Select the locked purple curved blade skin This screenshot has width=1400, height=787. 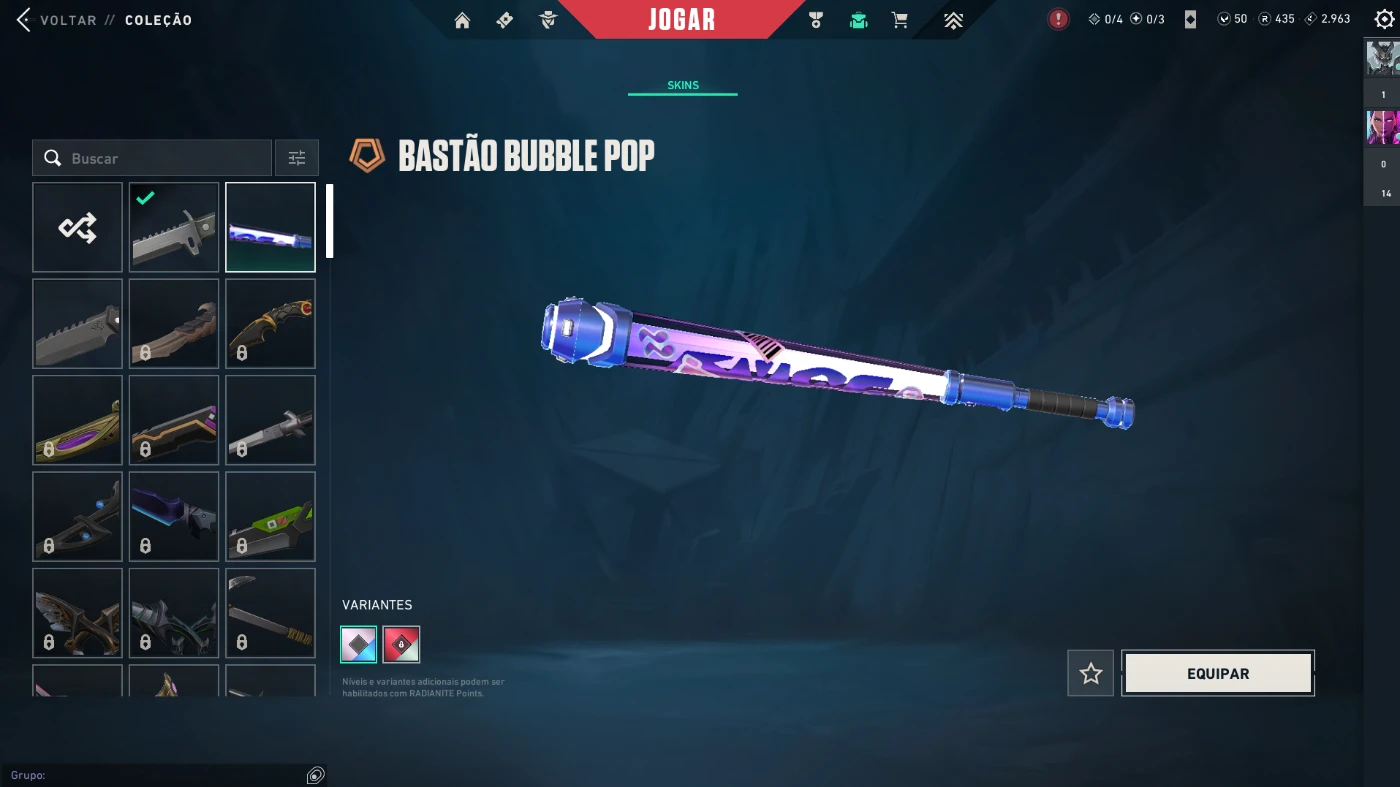coord(77,420)
